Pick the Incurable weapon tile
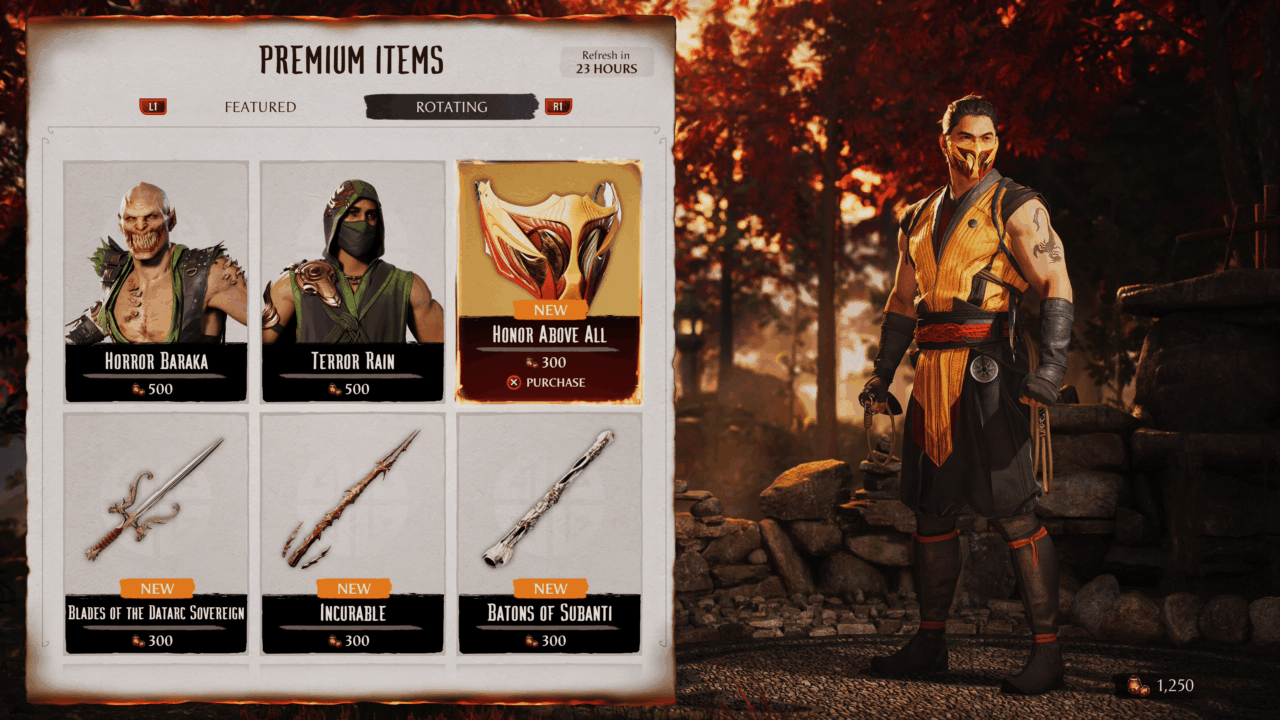1280x720 pixels. (353, 533)
